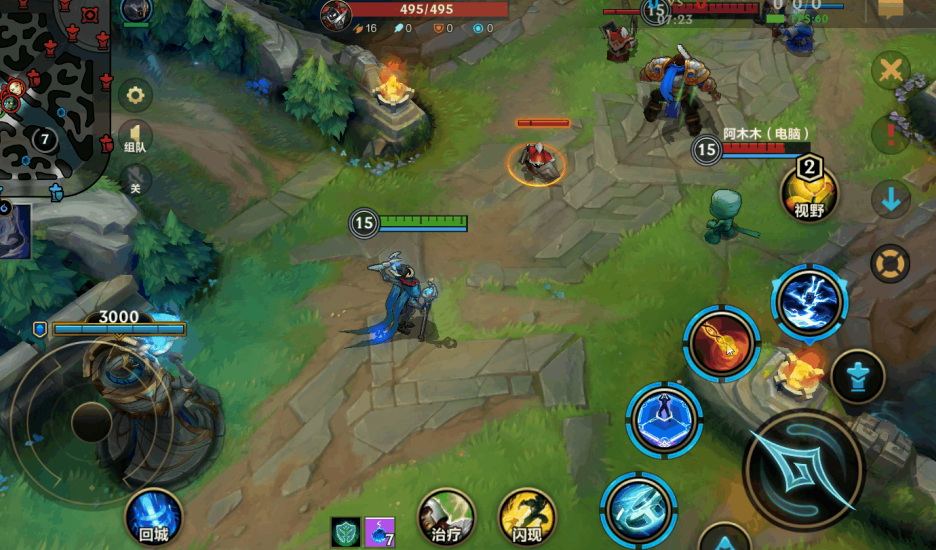The height and width of the screenshot is (550, 936).
Task: Open settings with the gear icon
Action: (x=135, y=97)
